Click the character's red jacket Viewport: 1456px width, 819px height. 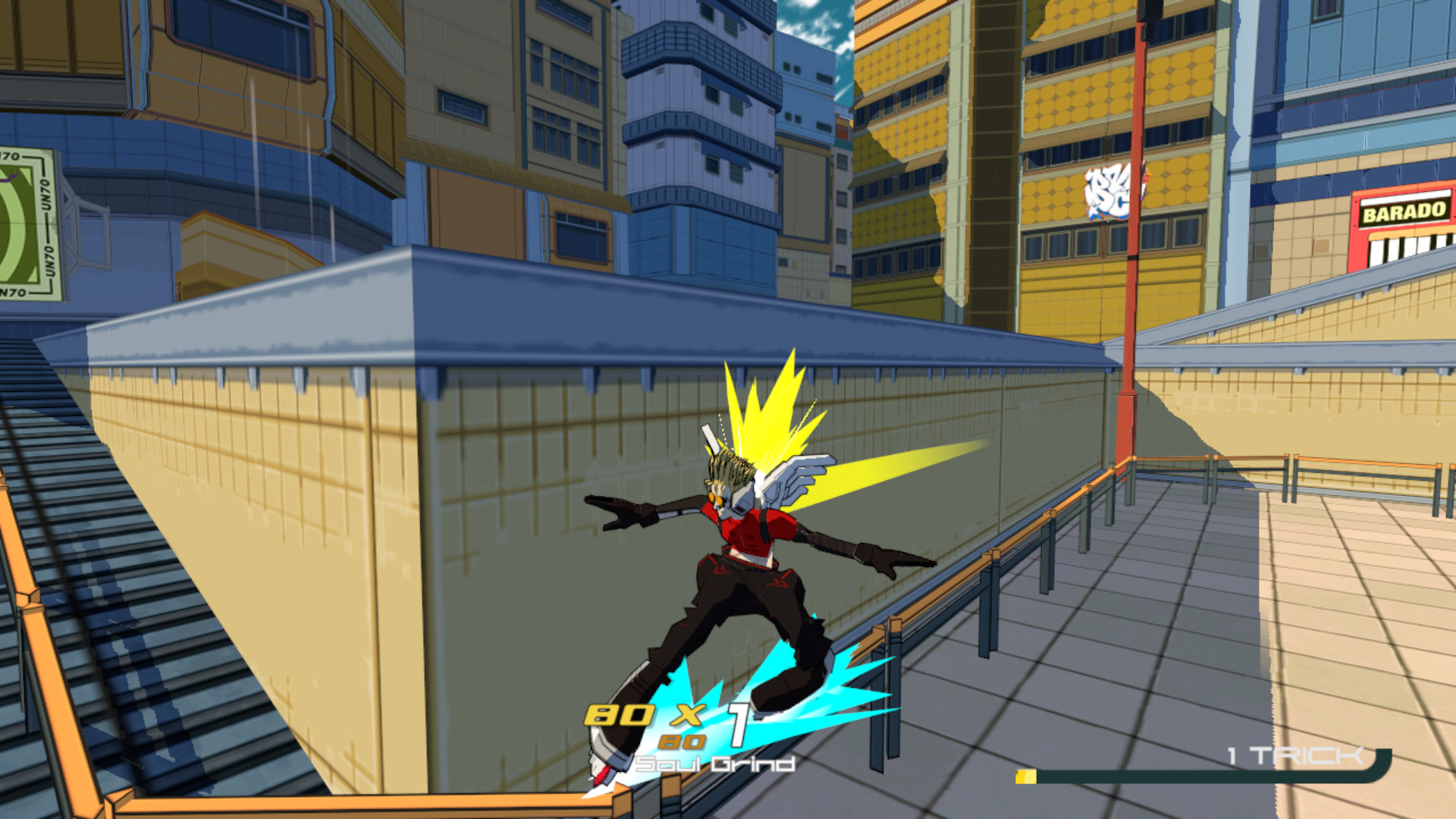click(751, 531)
